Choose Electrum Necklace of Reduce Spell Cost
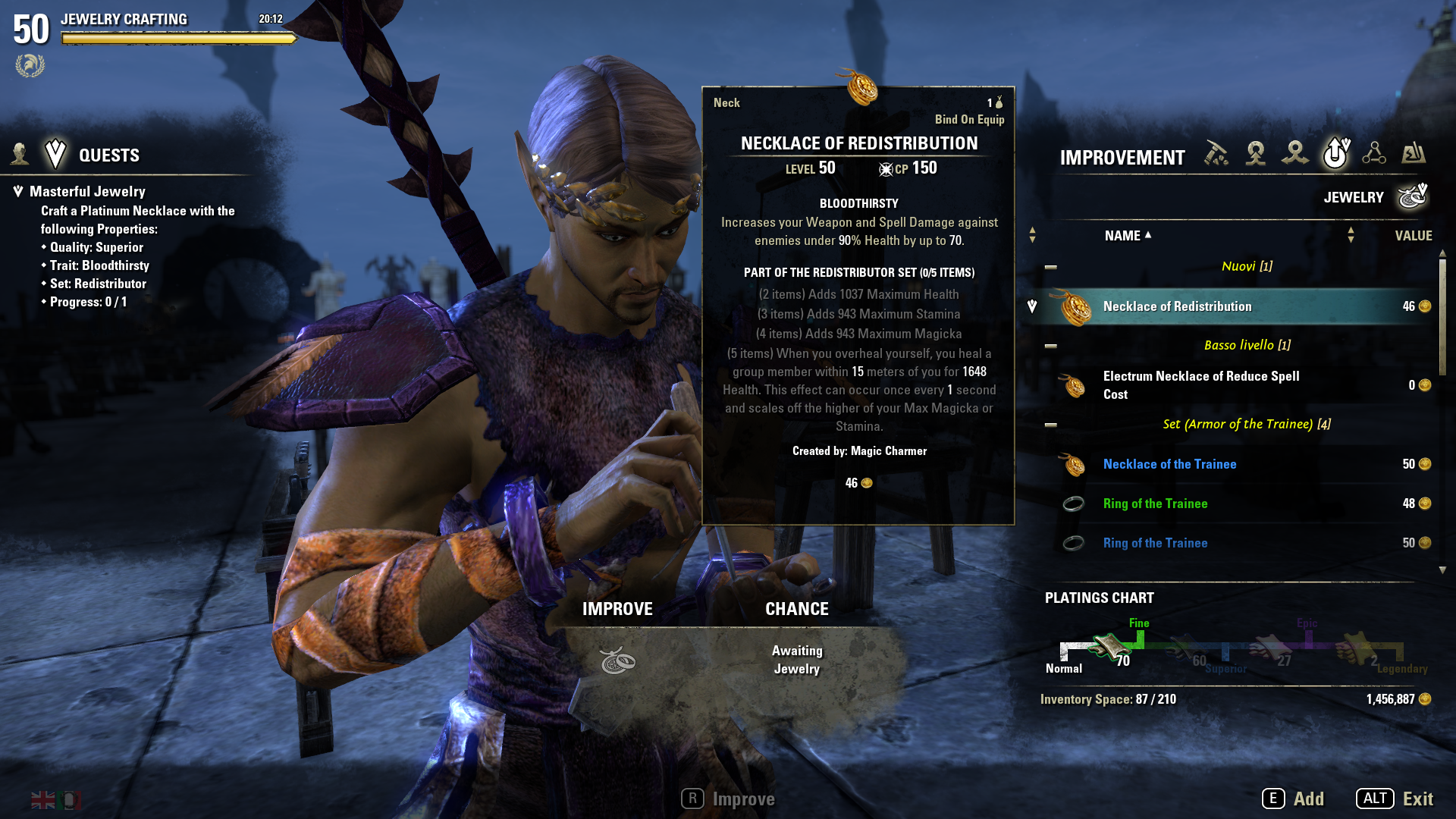Screen dimensions: 1456x819 click(1201, 385)
